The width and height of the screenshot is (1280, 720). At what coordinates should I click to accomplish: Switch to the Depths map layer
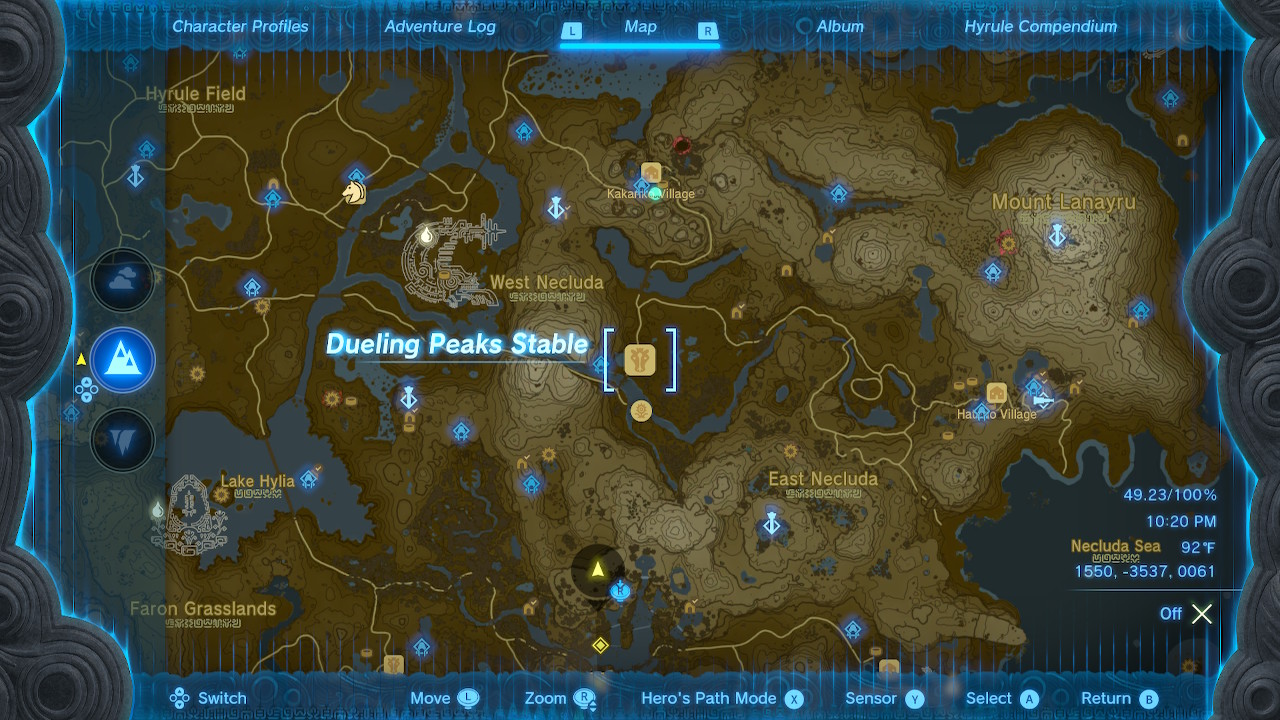point(122,440)
